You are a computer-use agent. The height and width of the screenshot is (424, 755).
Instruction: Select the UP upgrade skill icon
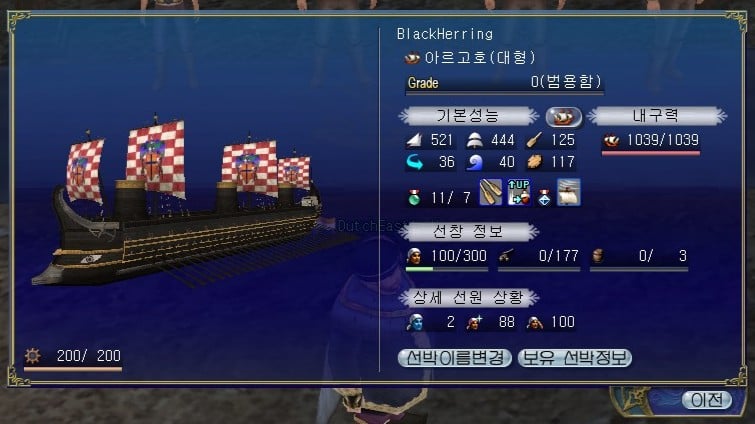[x=518, y=191]
